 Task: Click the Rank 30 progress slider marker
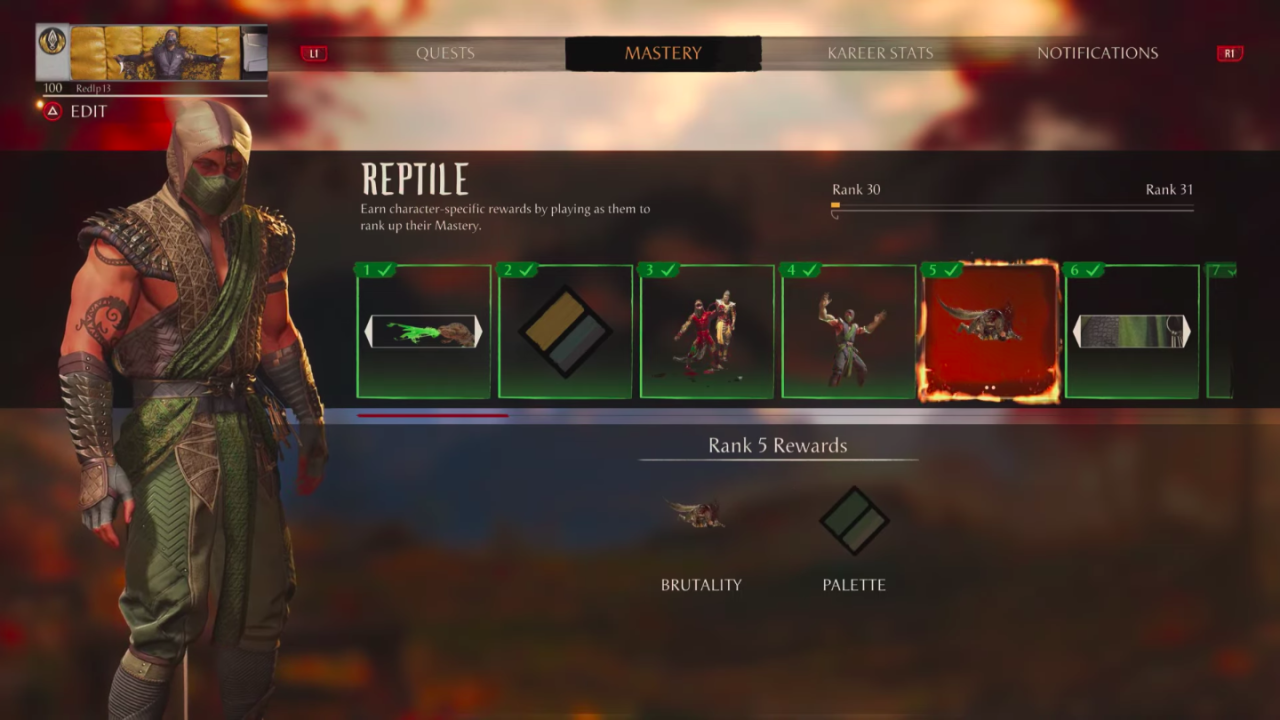(x=836, y=206)
